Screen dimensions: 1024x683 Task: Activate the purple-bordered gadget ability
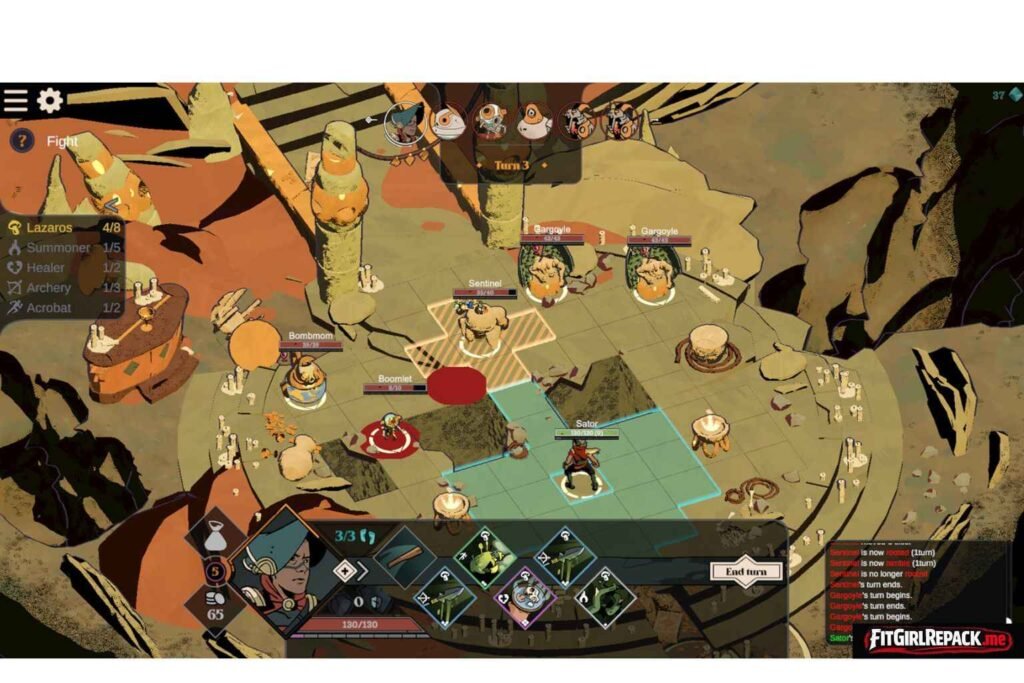525,597
